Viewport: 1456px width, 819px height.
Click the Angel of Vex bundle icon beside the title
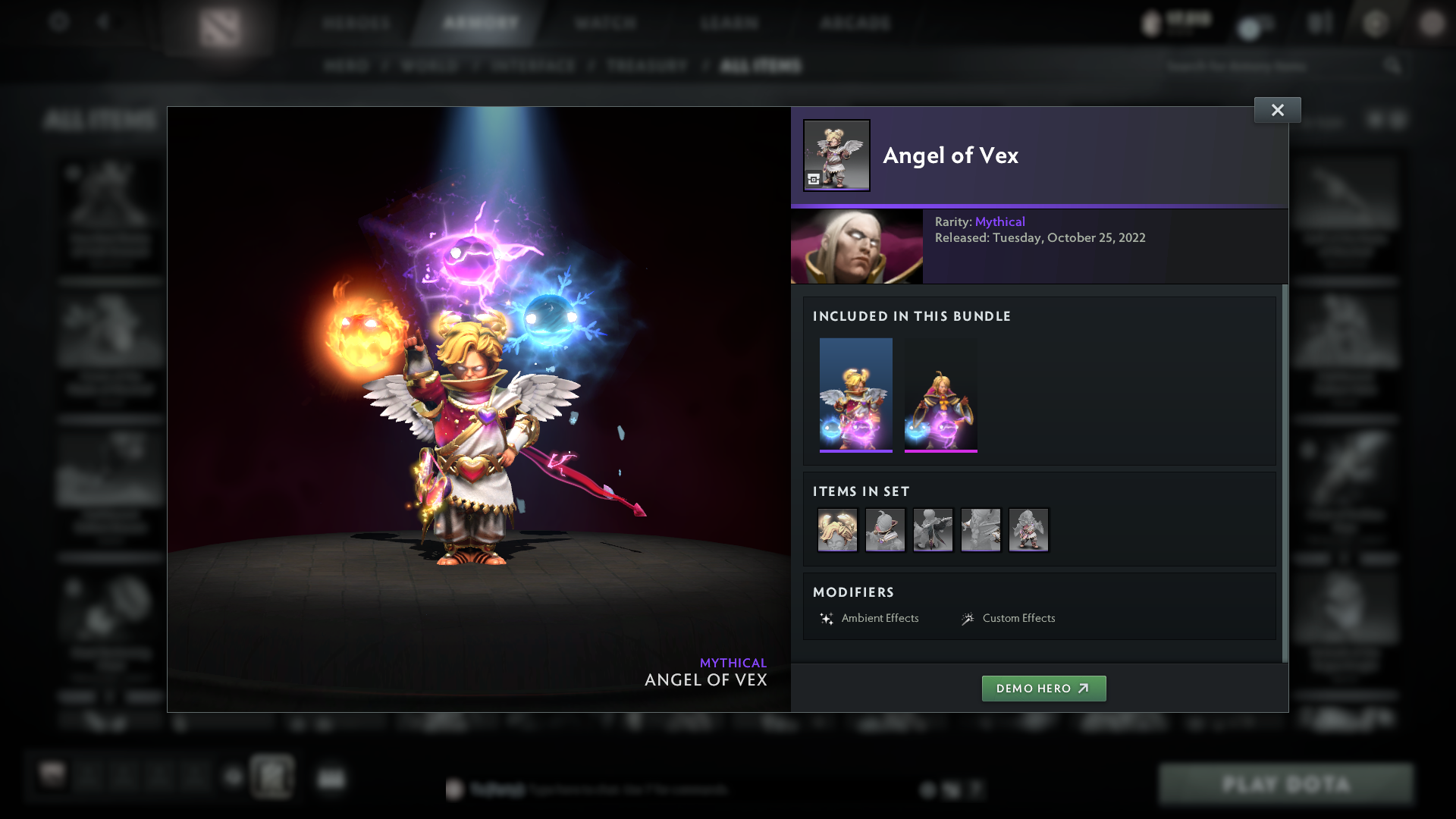836,155
